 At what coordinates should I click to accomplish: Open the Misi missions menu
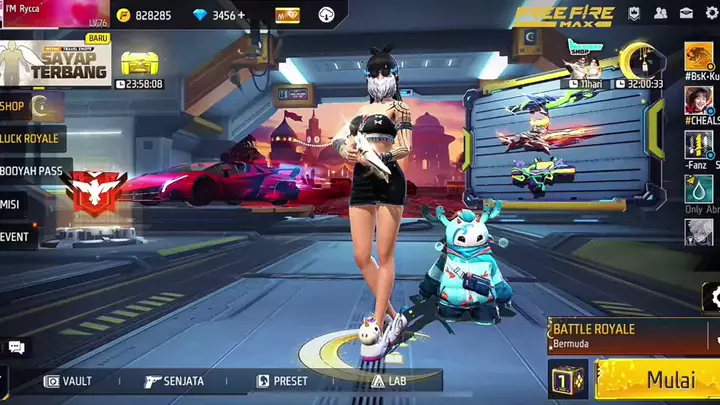[x=12, y=204]
